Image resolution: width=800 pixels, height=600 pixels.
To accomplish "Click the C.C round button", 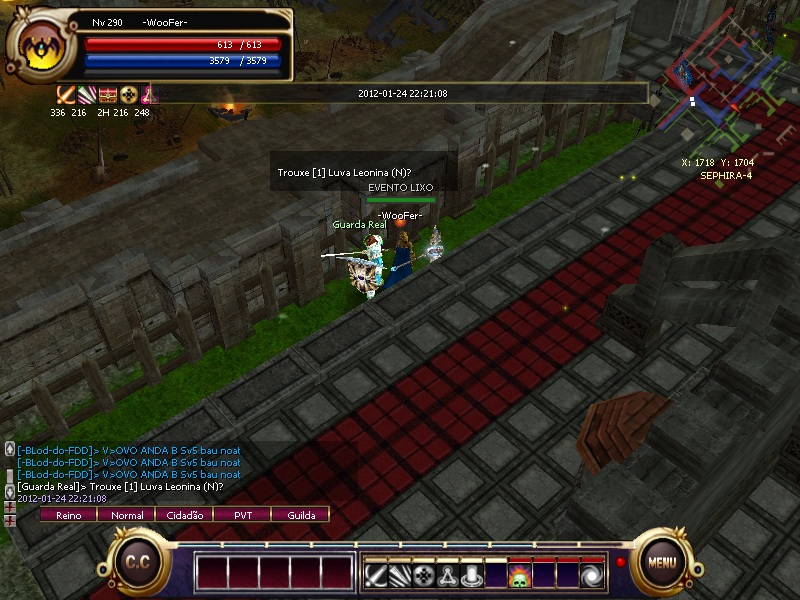I will click(x=137, y=562).
